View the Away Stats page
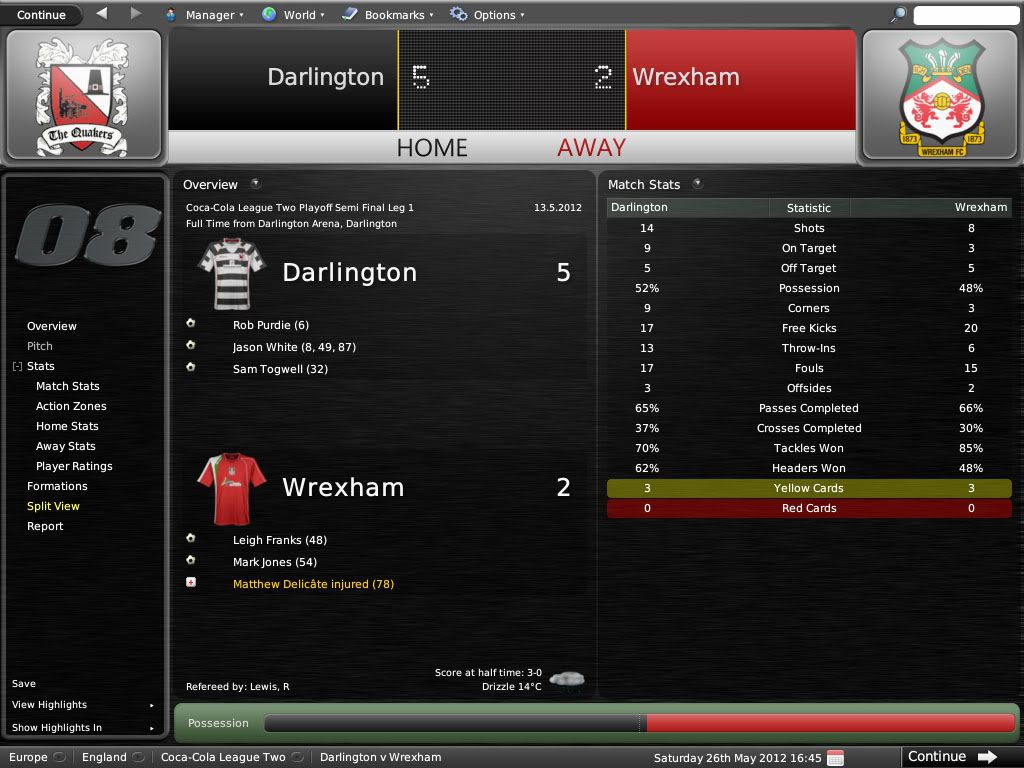Viewport: 1024px width, 768px height. click(x=67, y=446)
